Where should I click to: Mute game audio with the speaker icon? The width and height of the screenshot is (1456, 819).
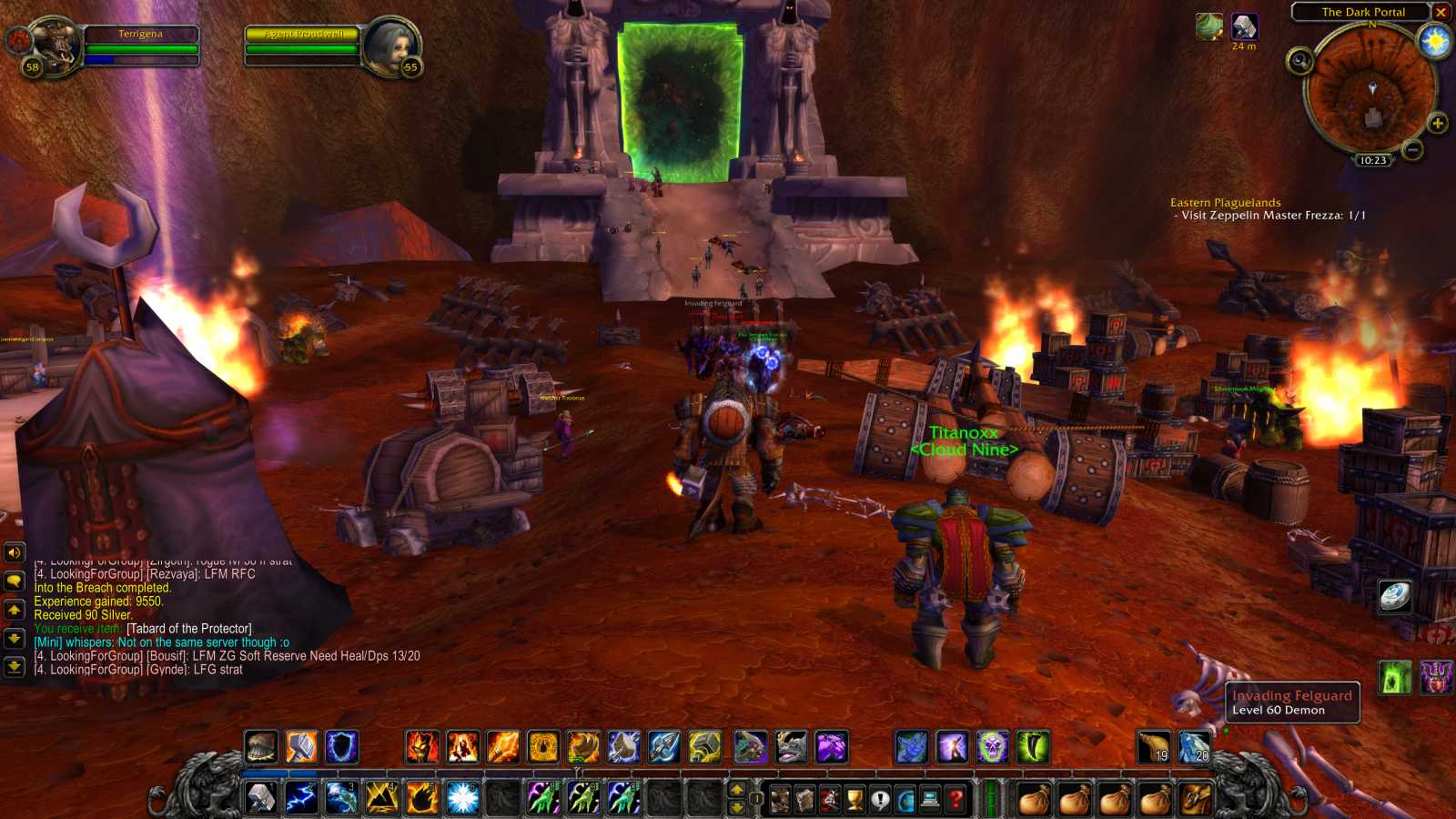[13, 551]
